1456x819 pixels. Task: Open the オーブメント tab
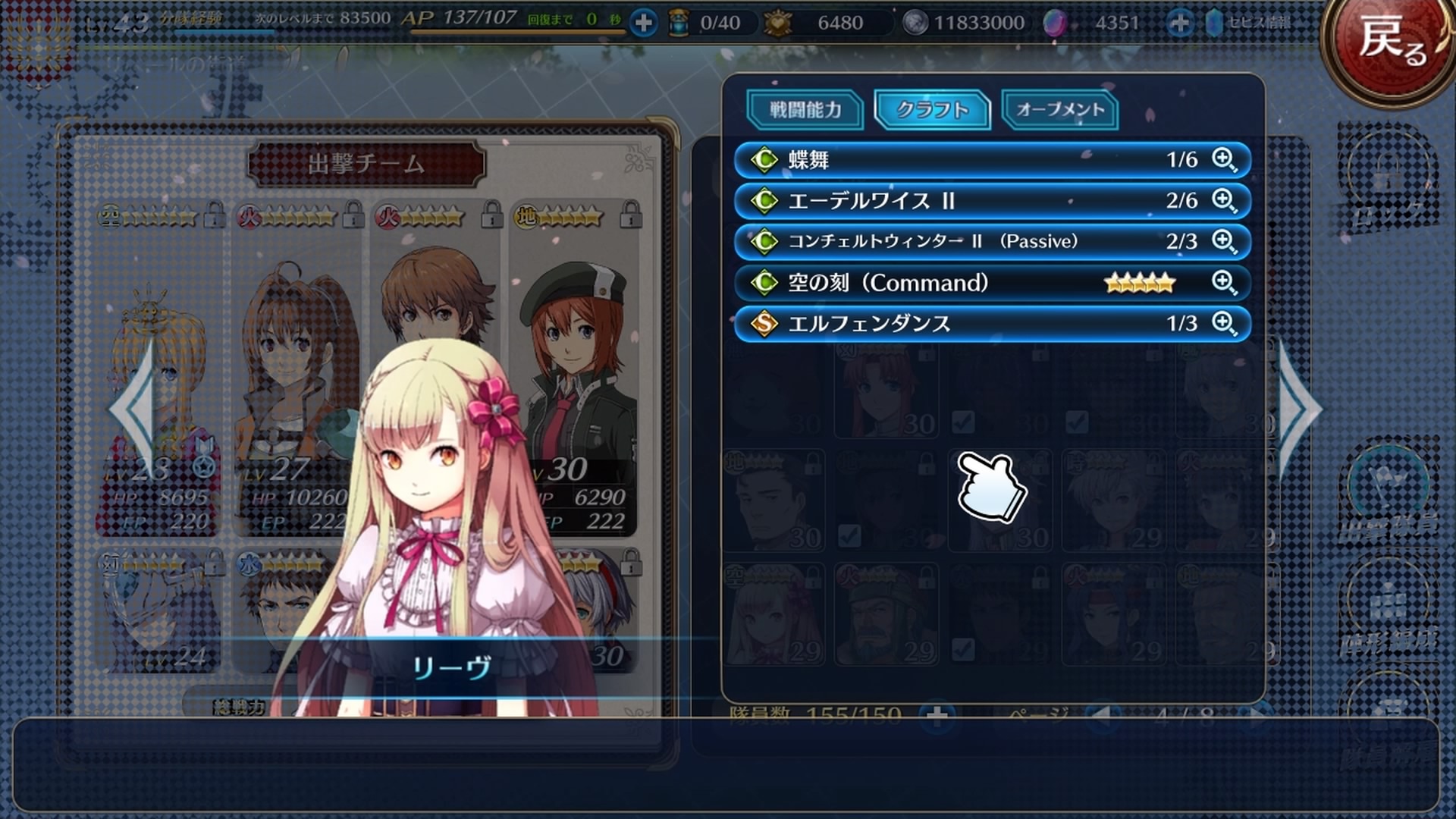tap(1059, 110)
